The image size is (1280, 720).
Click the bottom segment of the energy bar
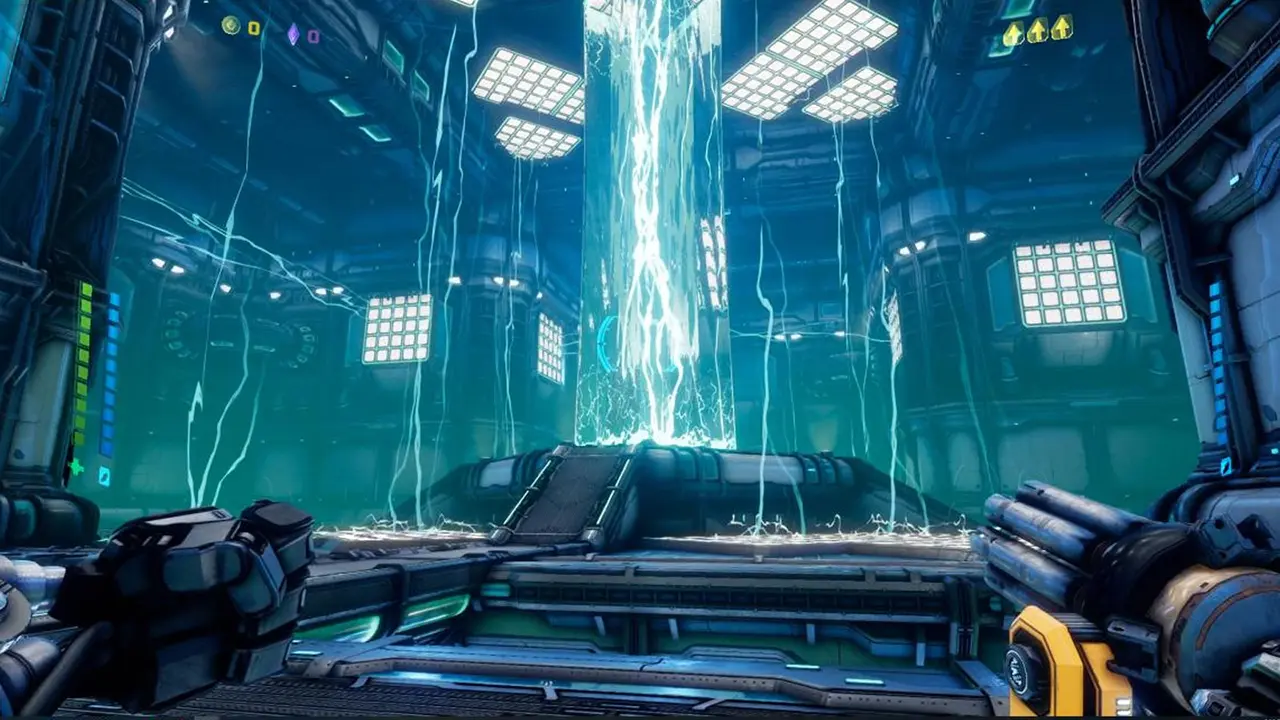pos(105,448)
